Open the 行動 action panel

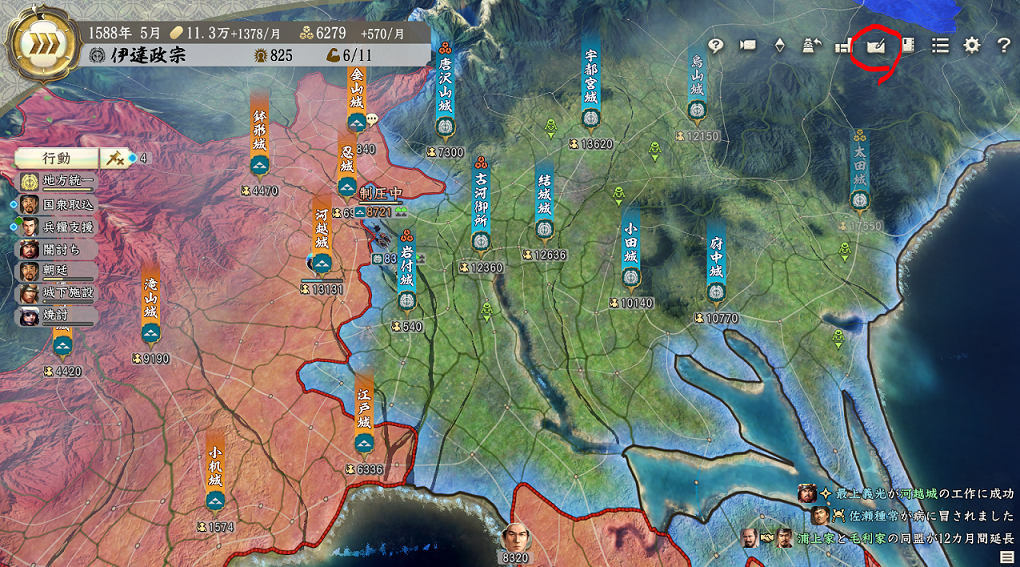pos(56,158)
